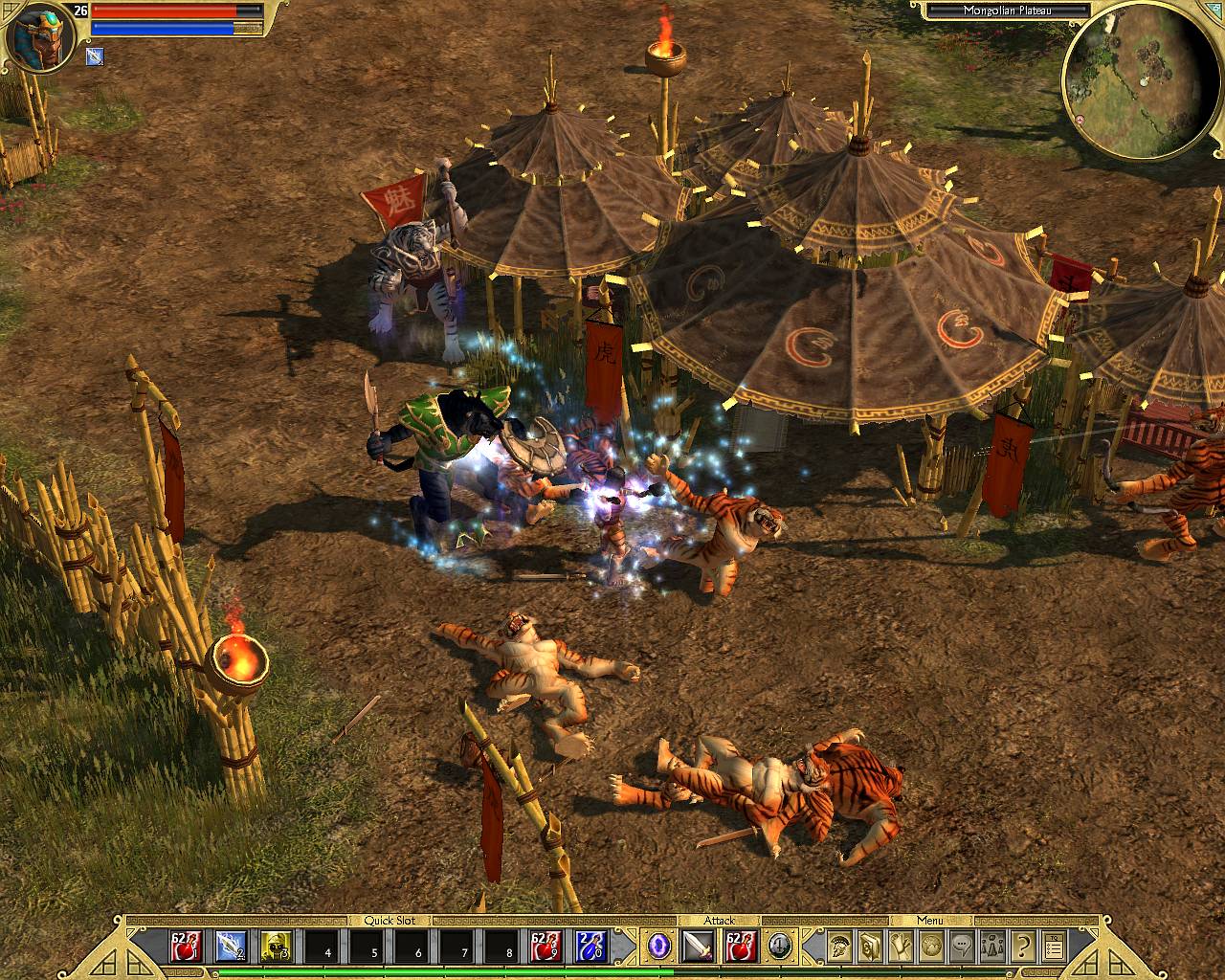Activate the blue lightning blade skill in slot 2

coord(230,947)
